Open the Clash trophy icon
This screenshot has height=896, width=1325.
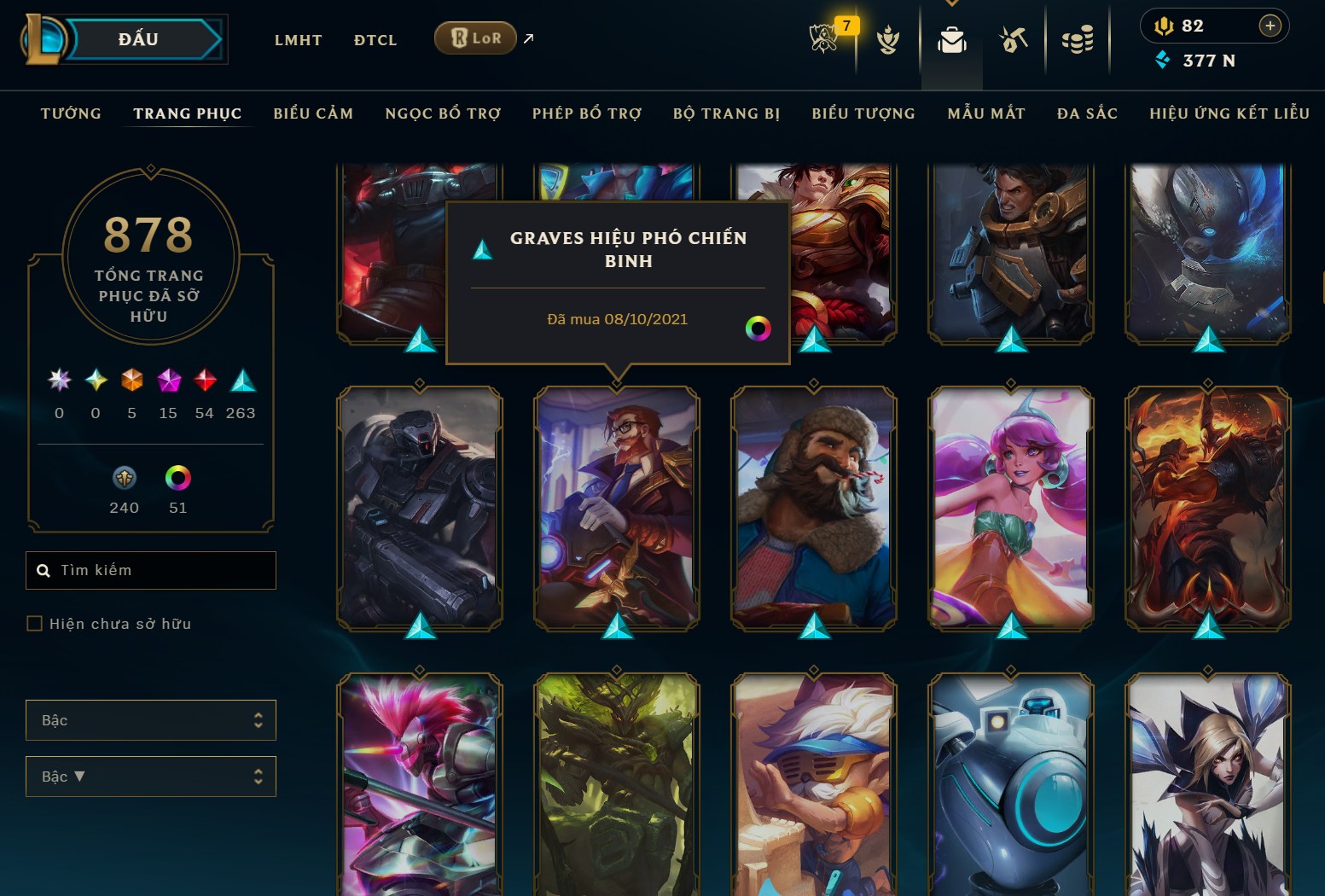889,38
